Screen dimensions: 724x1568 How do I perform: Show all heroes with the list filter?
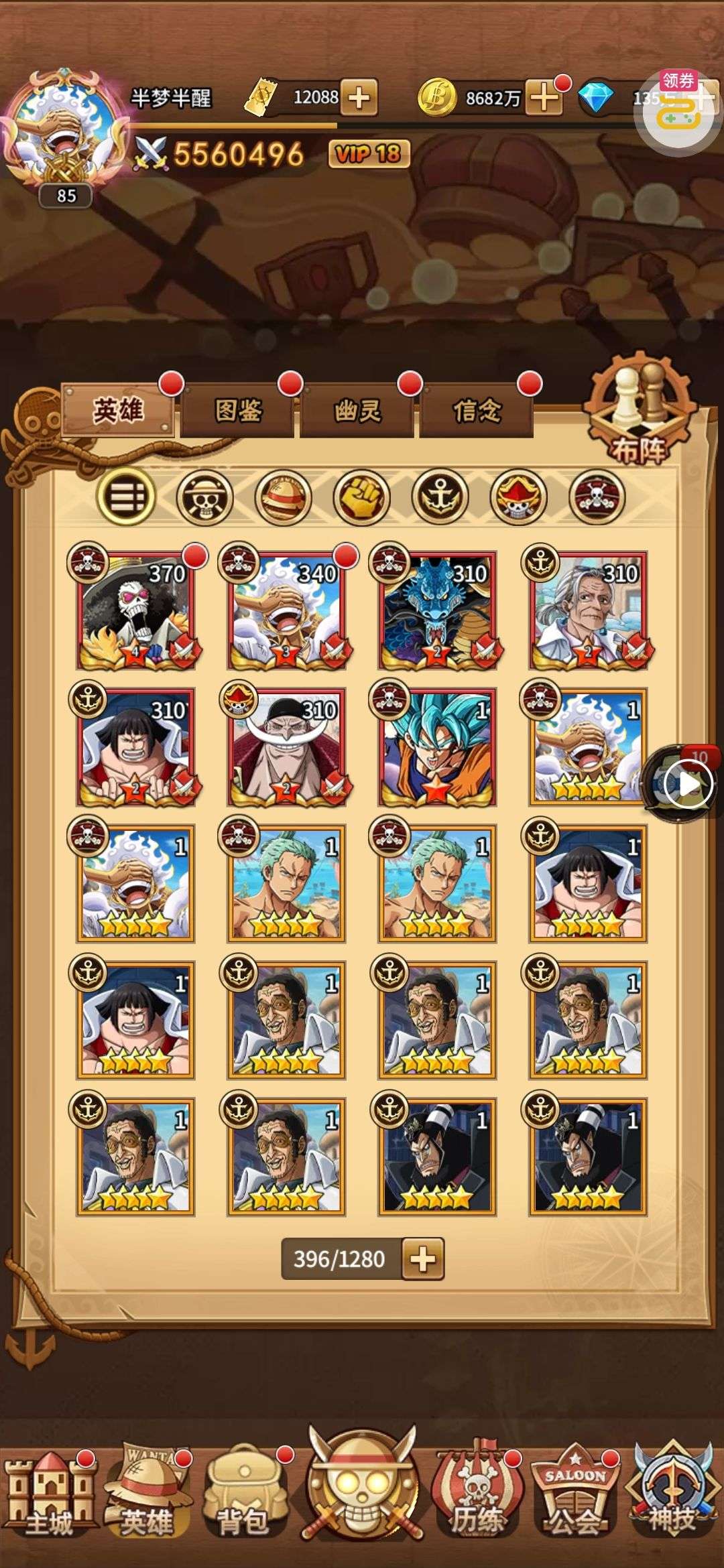pyautogui.click(x=126, y=497)
